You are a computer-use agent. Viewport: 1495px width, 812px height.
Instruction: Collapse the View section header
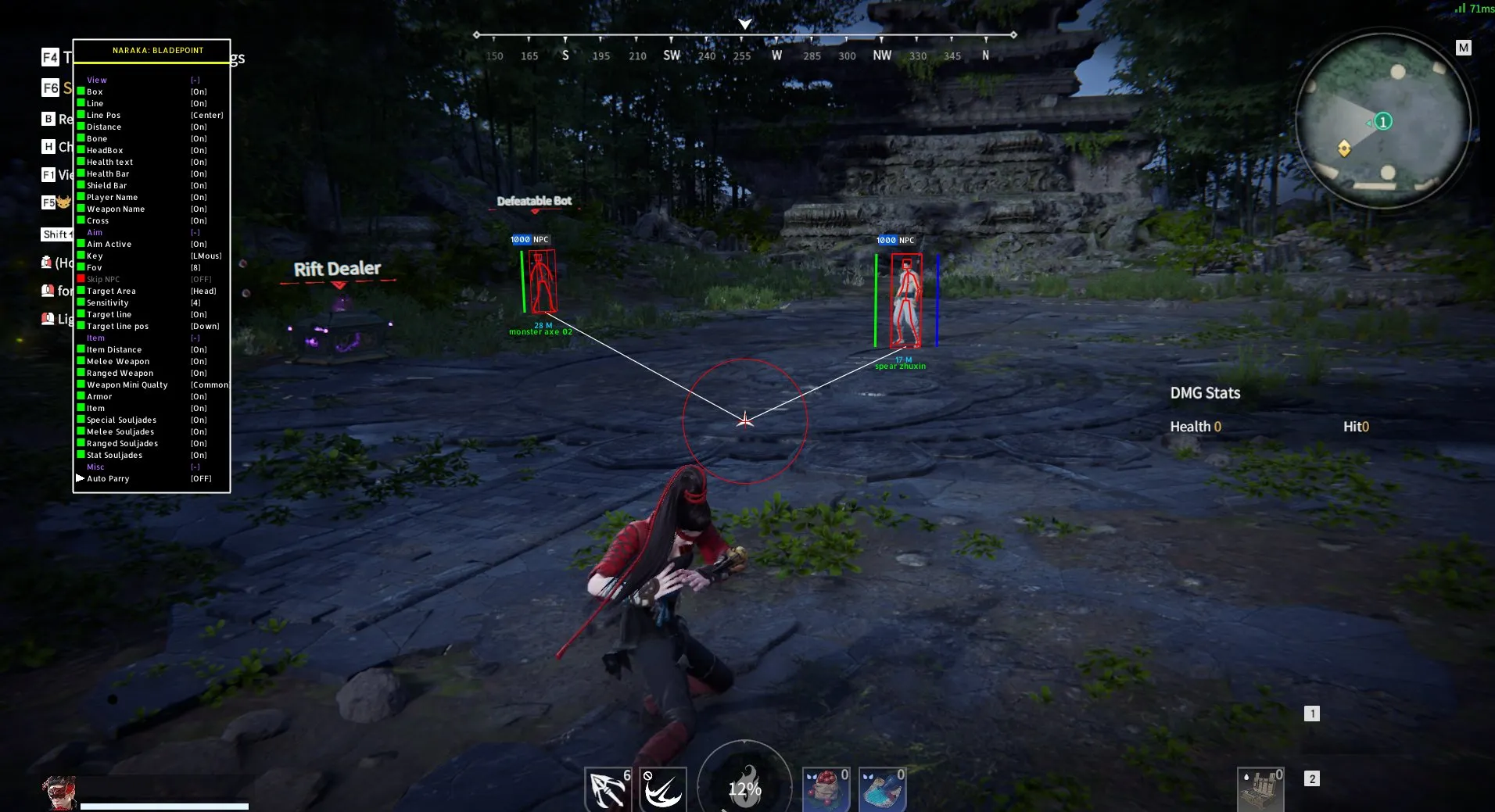pos(97,80)
